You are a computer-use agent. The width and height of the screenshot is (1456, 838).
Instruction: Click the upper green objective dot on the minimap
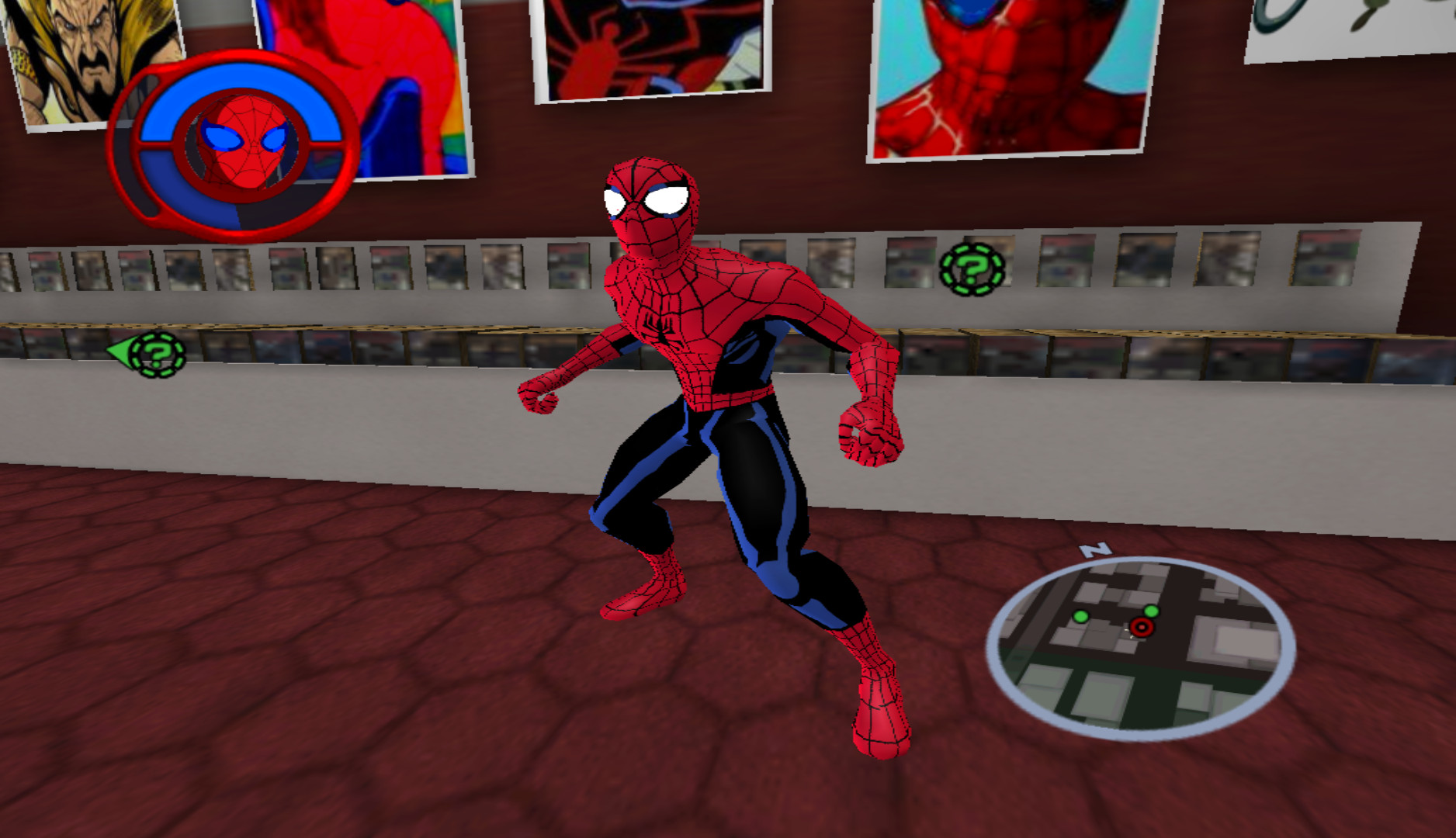[x=1152, y=611]
